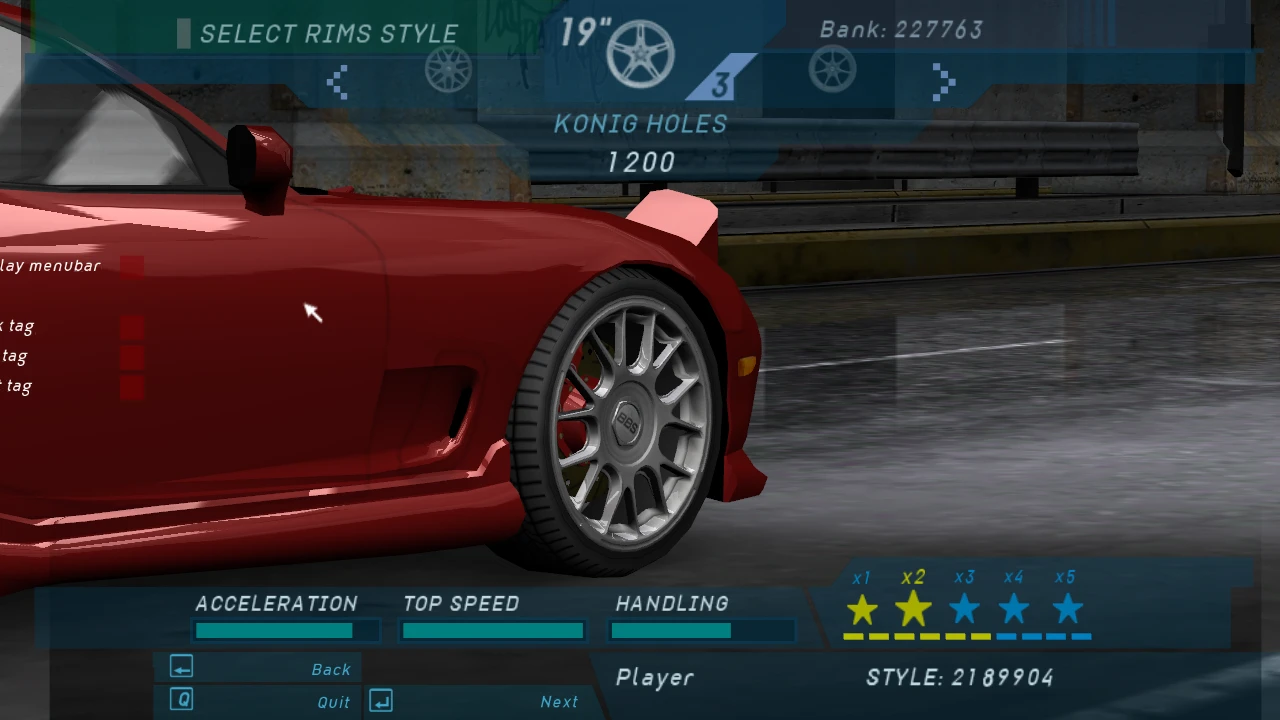1280x720 pixels.
Task: Click the back-arrow key icon next to Back
Action: point(181,668)
